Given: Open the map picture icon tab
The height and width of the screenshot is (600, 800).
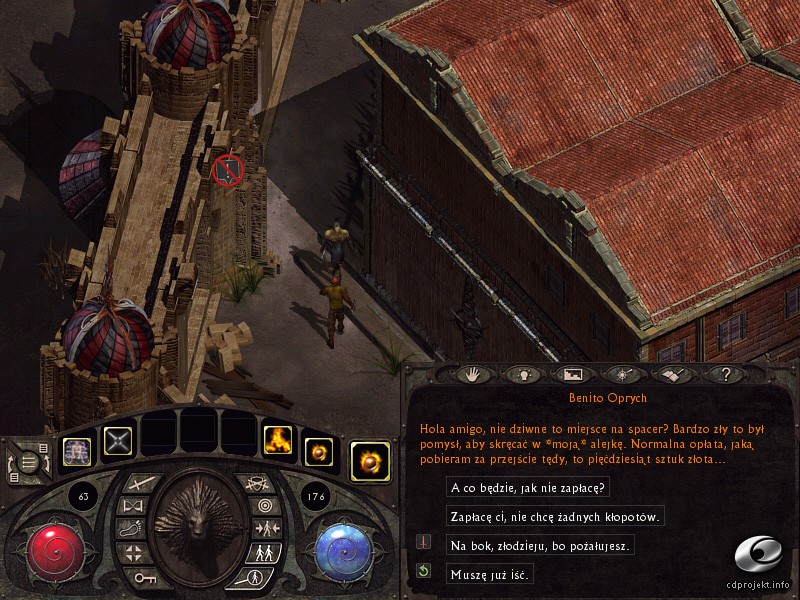Looking at the screenshot, I should (x=573, y=374).
